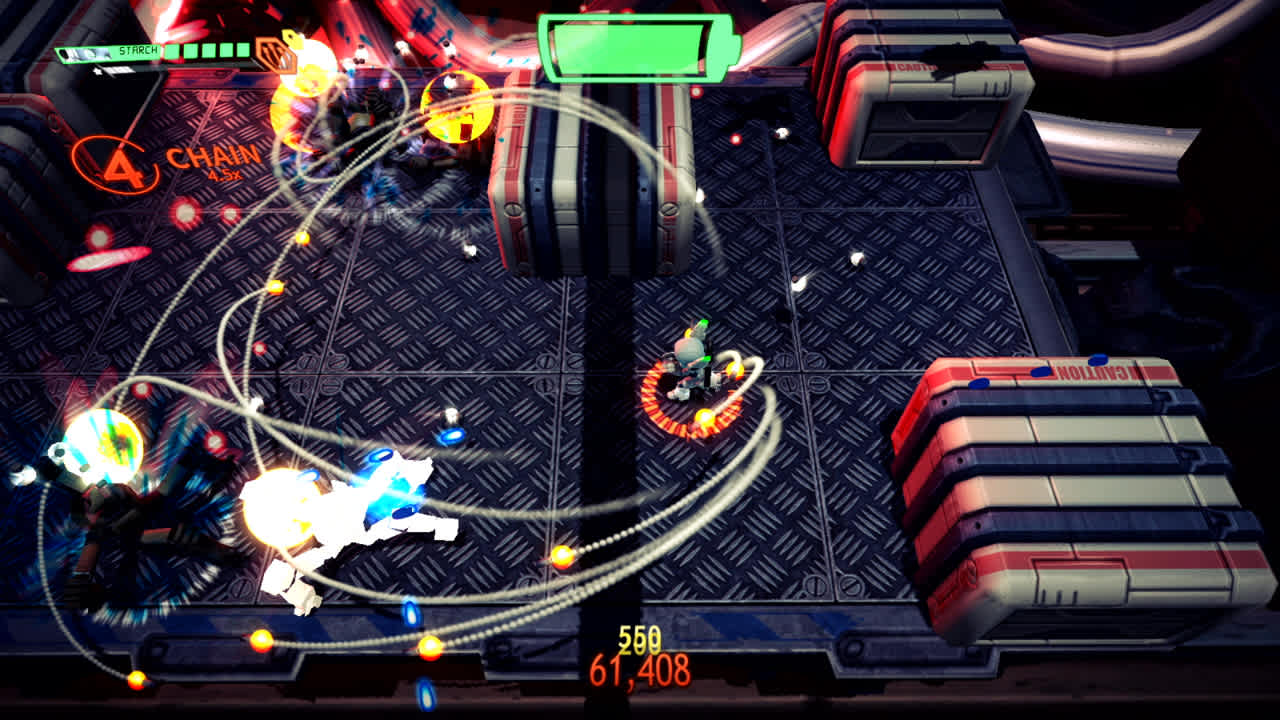Click the STARCH name label

click(x=140, y=50)
